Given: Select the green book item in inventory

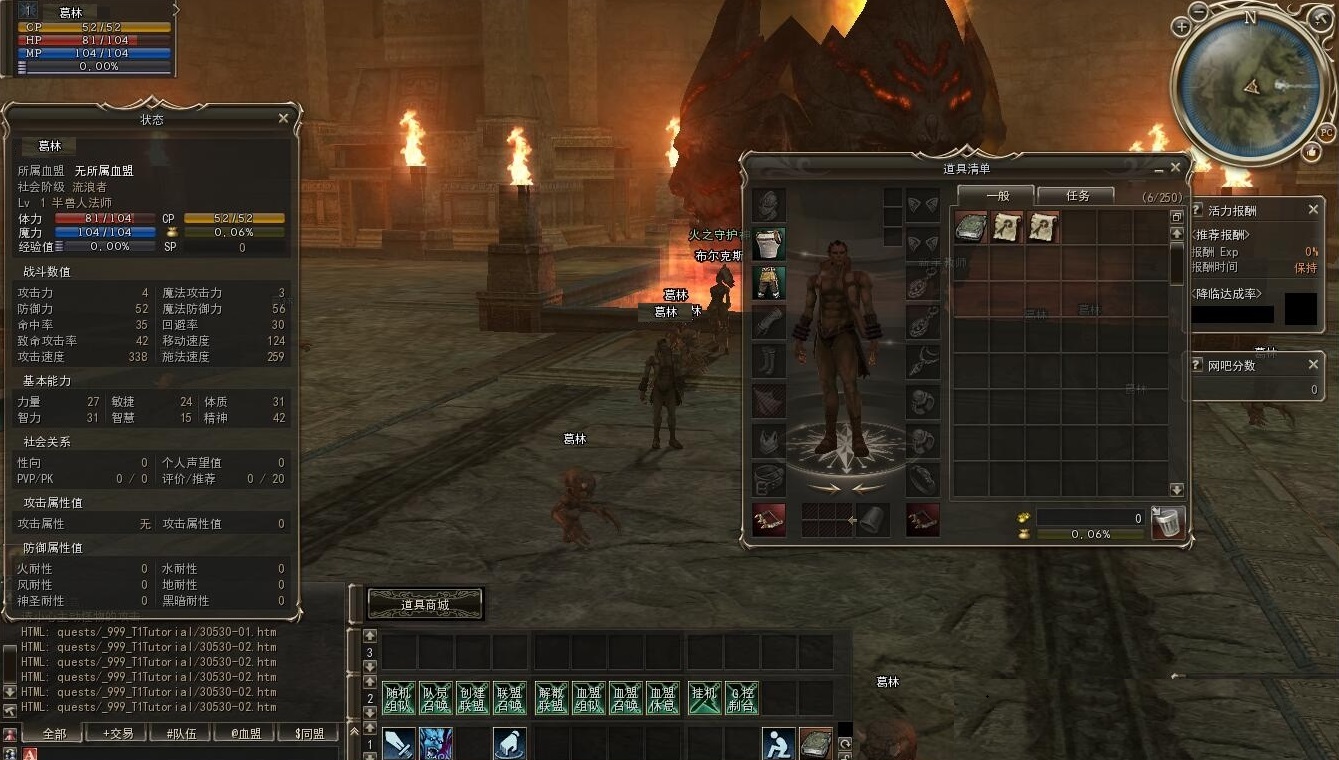Looking at the screenshot, I should [971, 227].
